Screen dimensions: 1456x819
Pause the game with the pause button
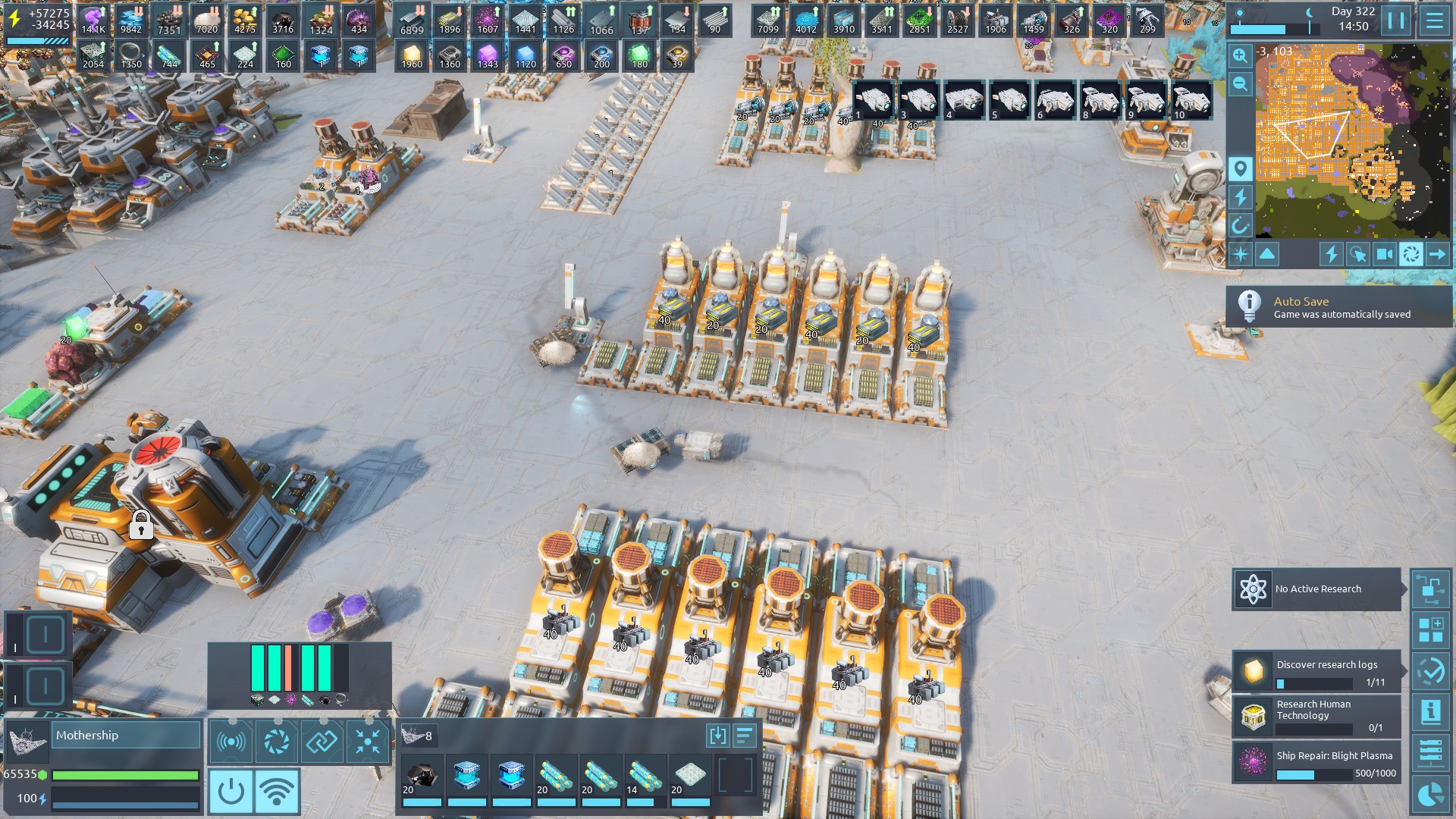pyautogui.click(x=1395, y=20)
